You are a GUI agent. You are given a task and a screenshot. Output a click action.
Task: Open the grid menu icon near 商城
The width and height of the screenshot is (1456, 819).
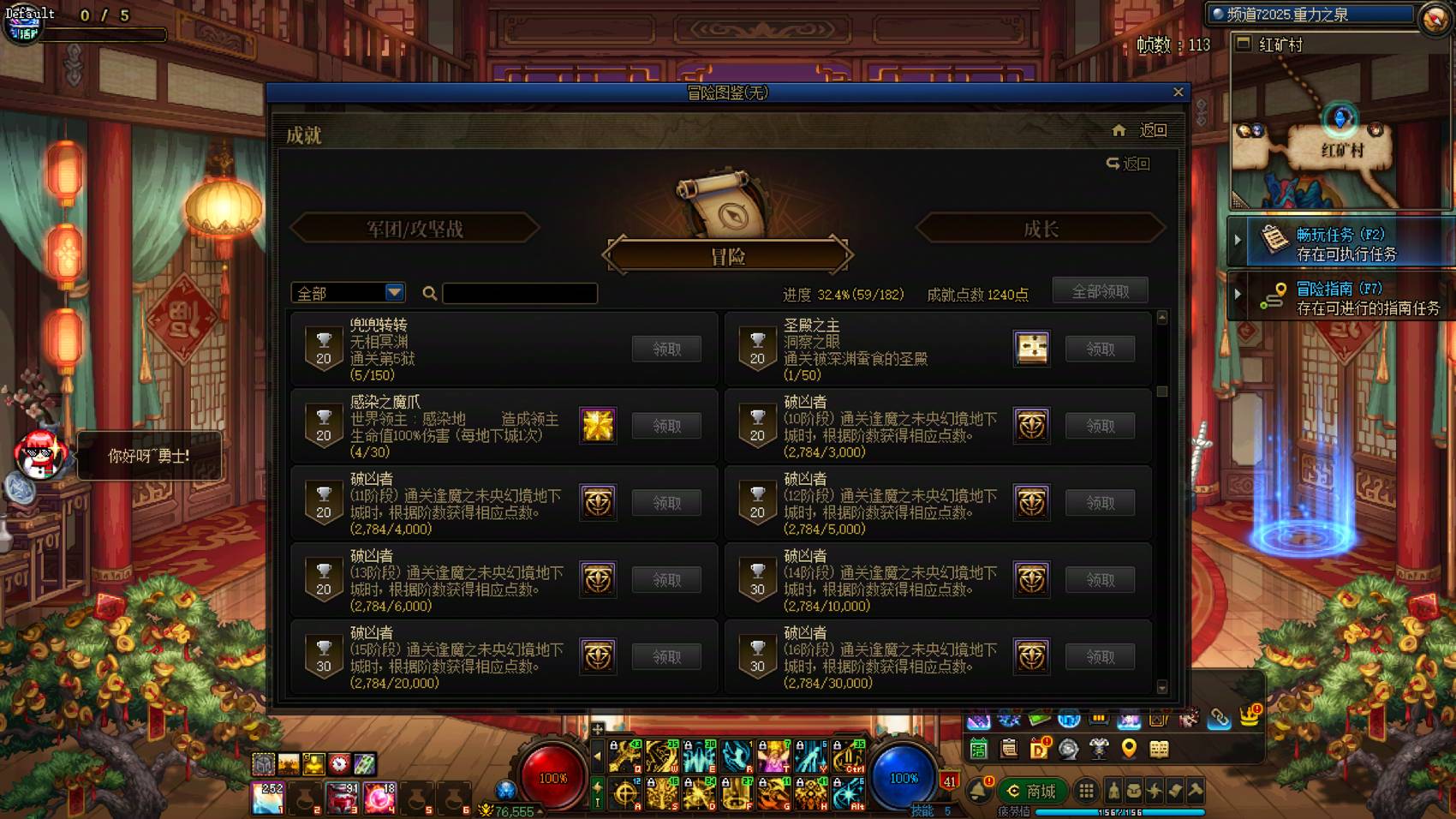(1086, 790)
